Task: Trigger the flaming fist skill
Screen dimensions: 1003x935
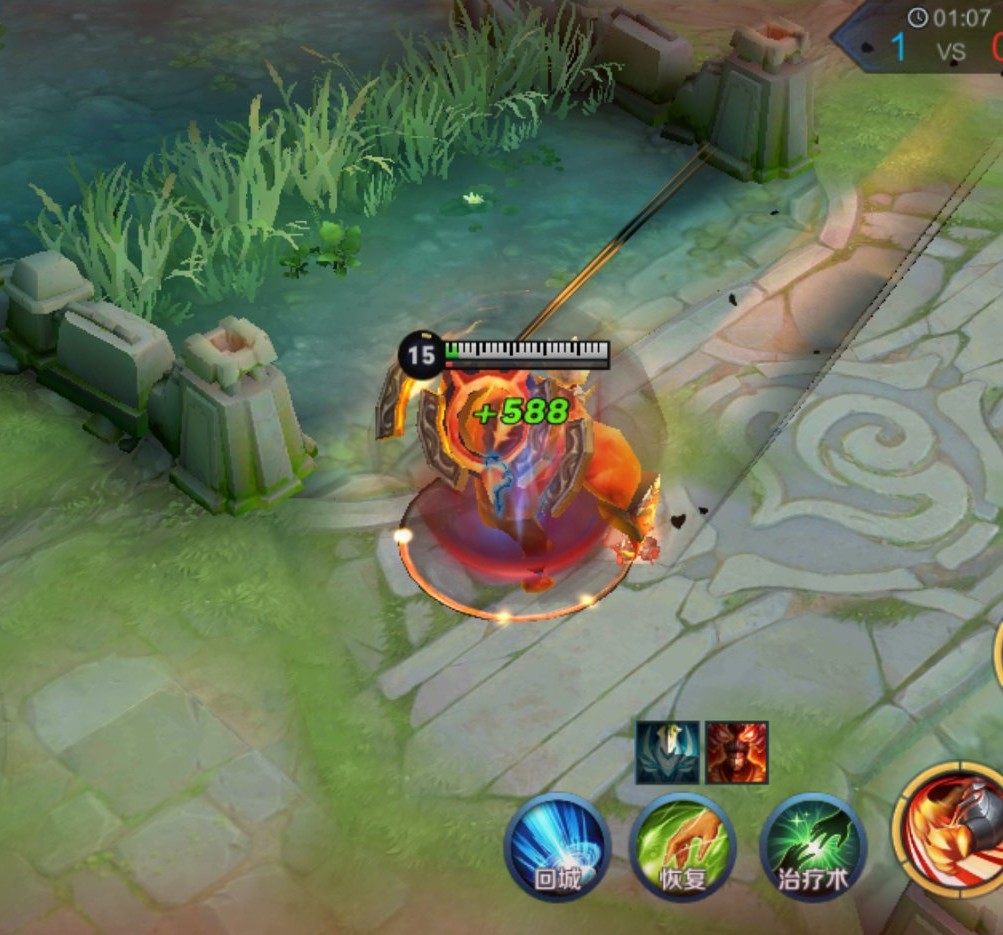Action: tap(952, 825)
